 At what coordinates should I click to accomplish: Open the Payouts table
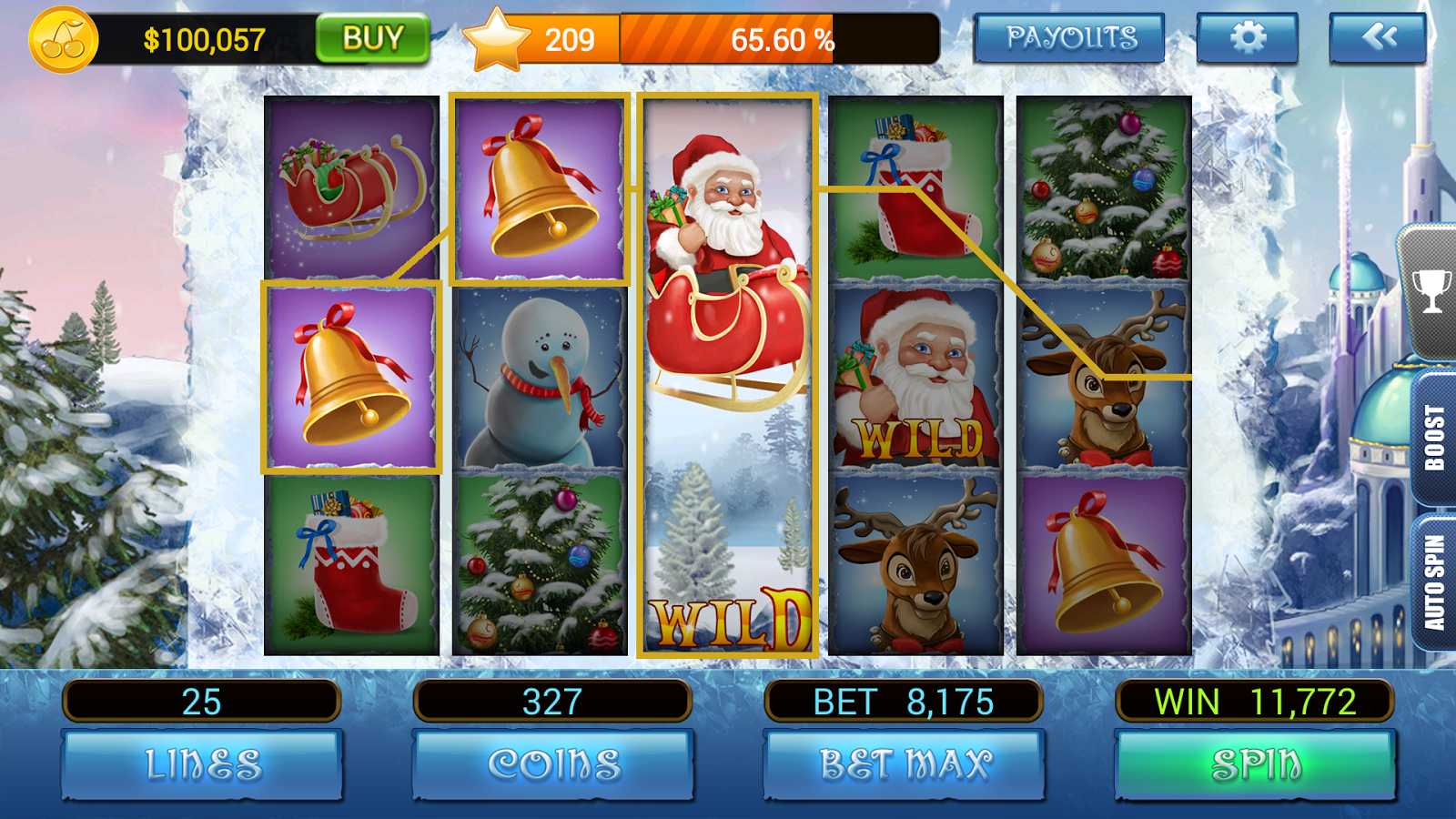coord(1069,38)
